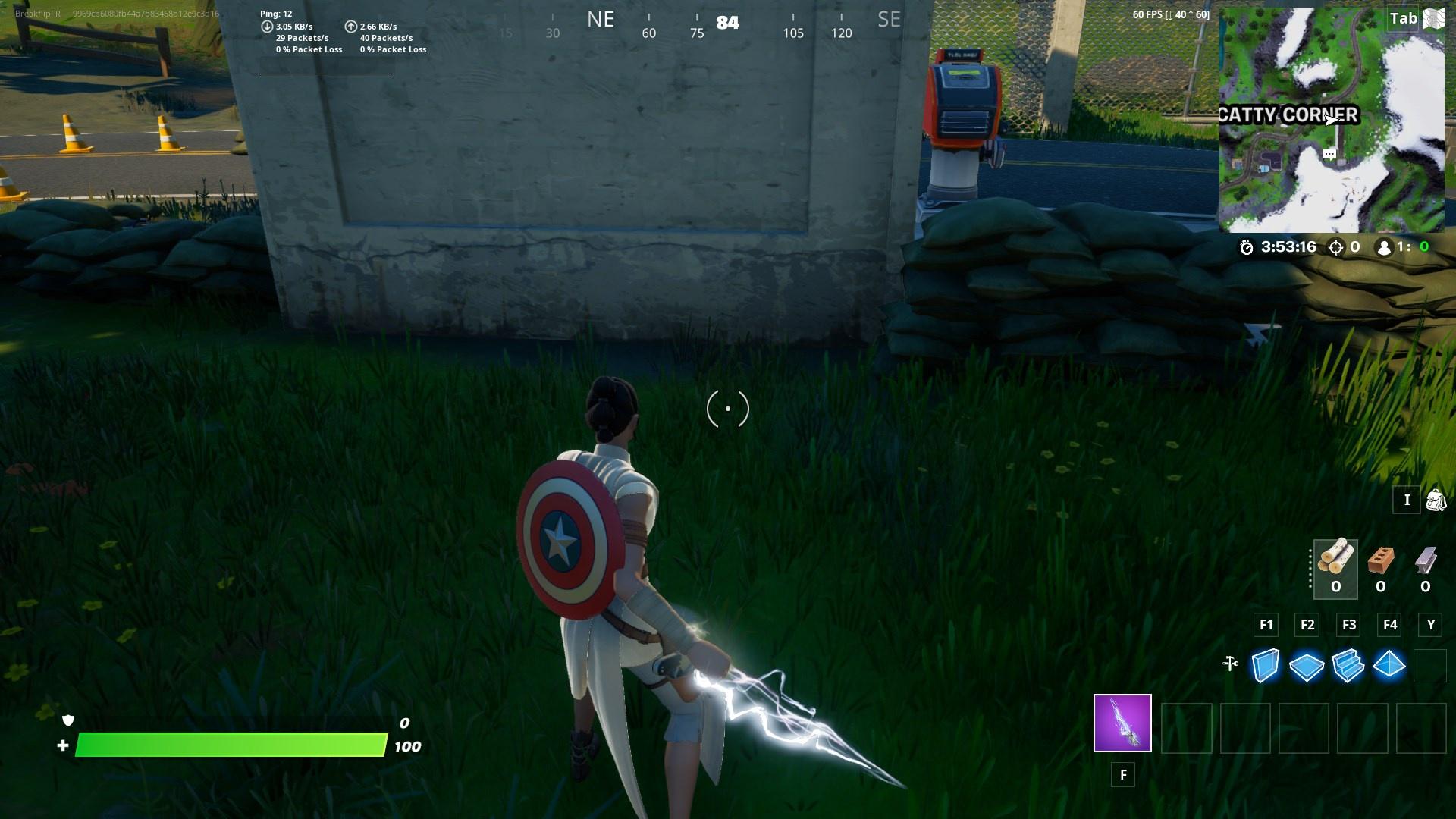Select the wall build piece icon
Screen dimensions: 1456x819
click(x=1264, y=666)
